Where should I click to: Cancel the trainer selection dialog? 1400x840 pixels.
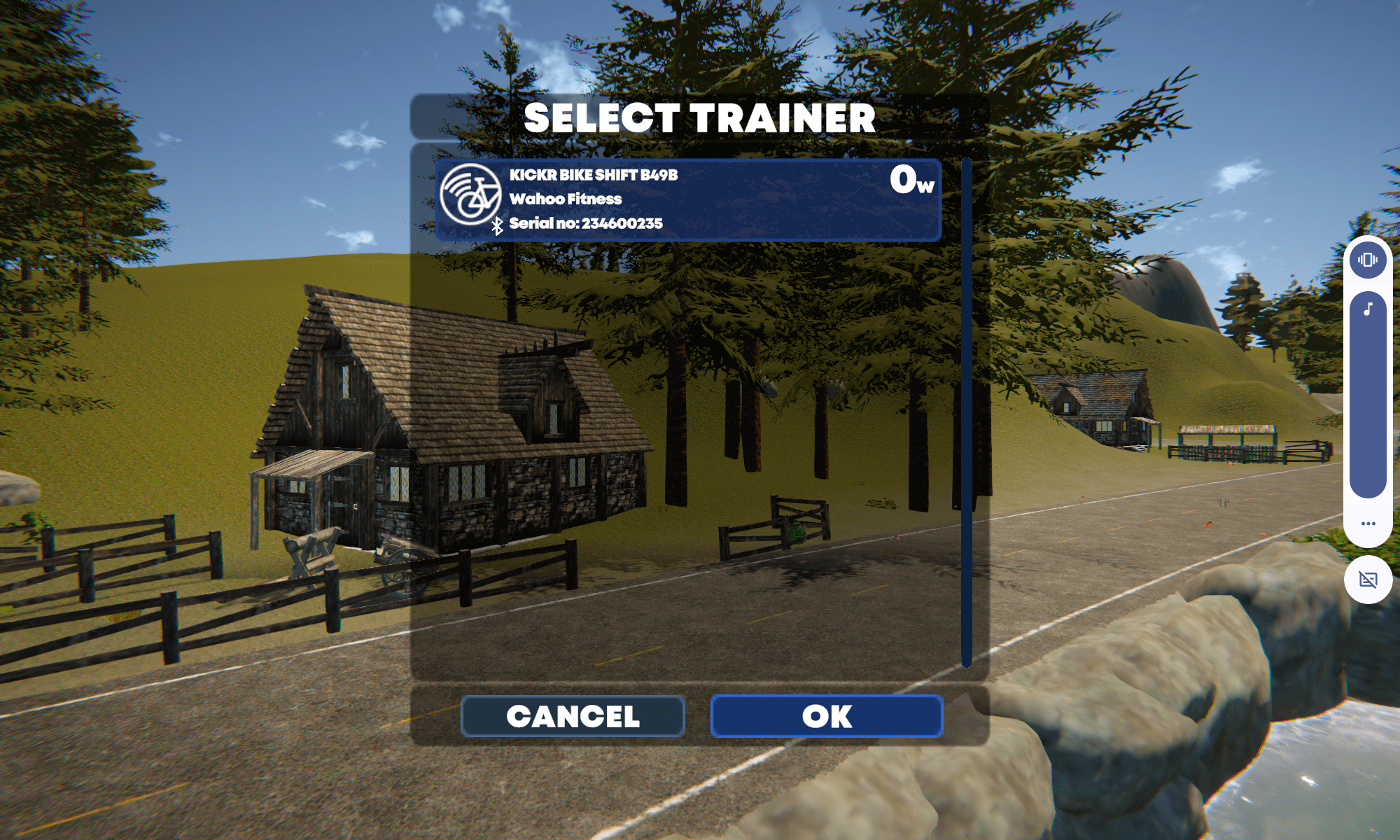click(x=573, y=716)
